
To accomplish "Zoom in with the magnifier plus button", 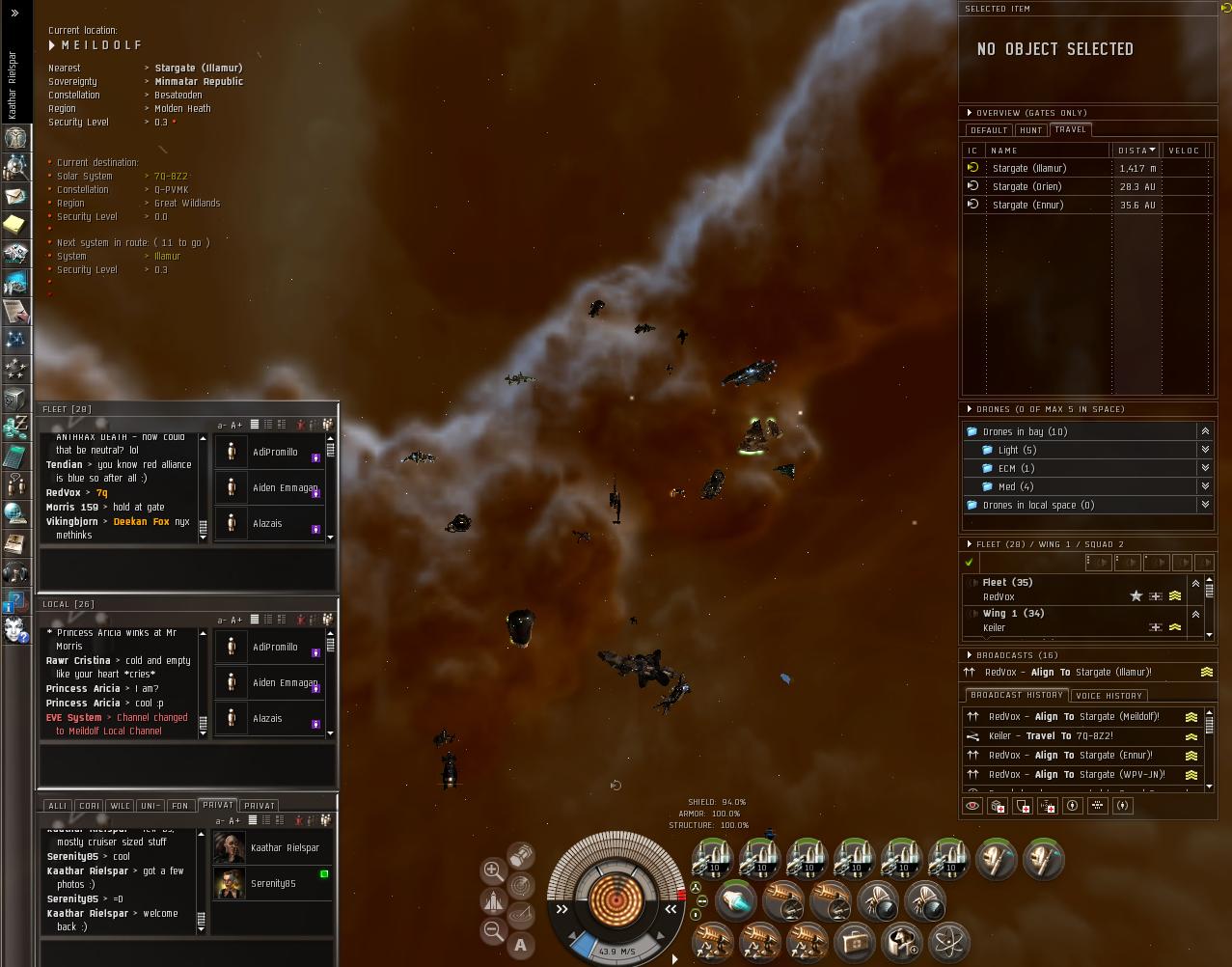I will [493, 870].
